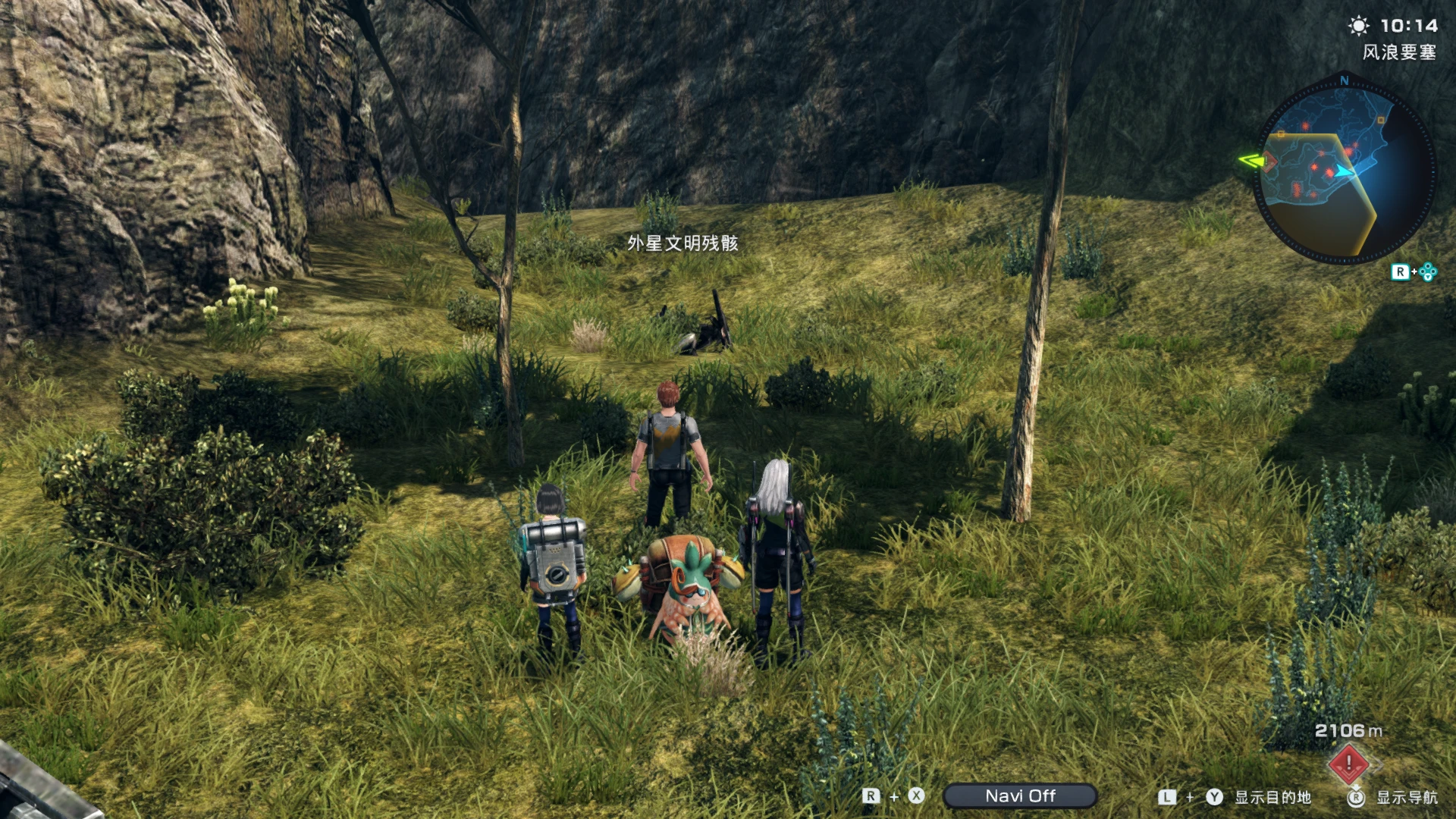Screen dimensions: 1456x819
Task: Click the orange square landmark marker on the minimap
Action: coord(1380,121)
